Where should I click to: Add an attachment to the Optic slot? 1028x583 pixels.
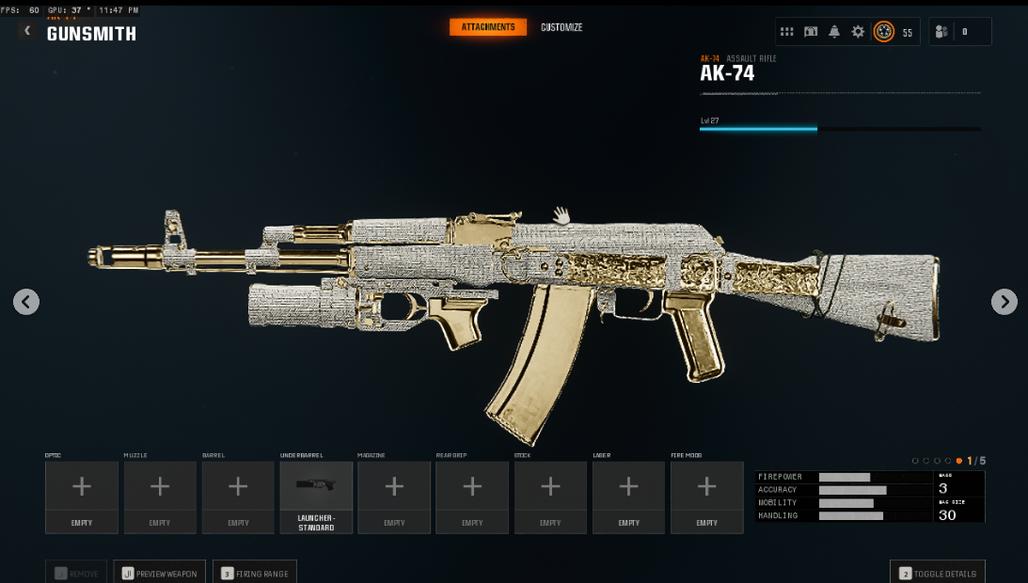tap(82, 496)
